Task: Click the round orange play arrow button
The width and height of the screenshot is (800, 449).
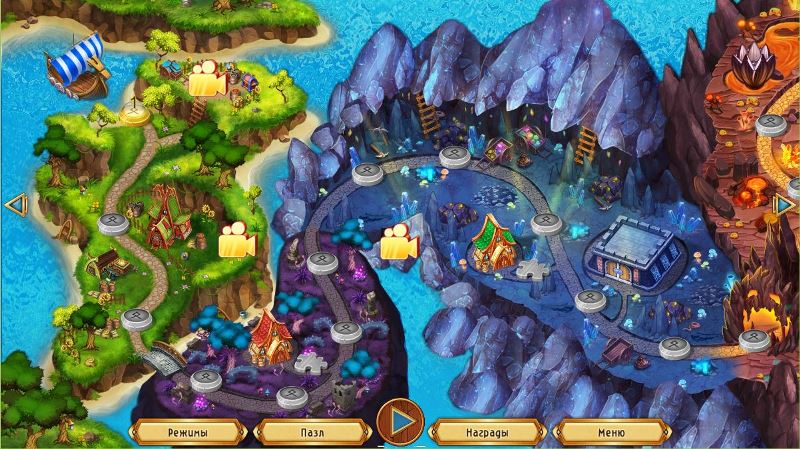Action: pos(400,422)
